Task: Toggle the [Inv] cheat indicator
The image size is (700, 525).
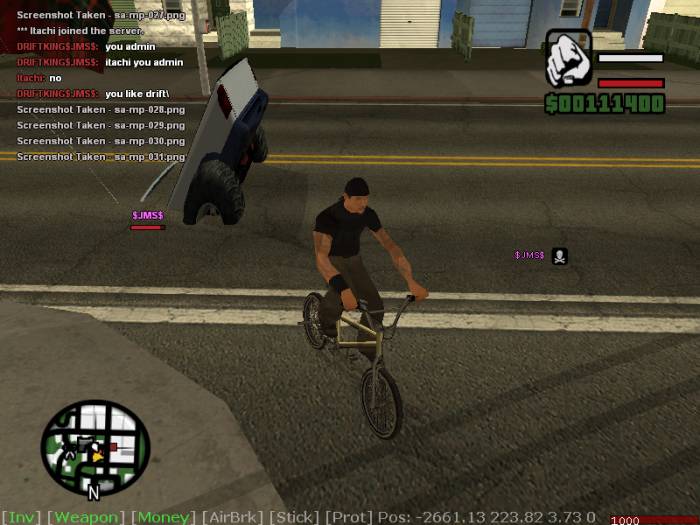Action: tap(21, 517)
